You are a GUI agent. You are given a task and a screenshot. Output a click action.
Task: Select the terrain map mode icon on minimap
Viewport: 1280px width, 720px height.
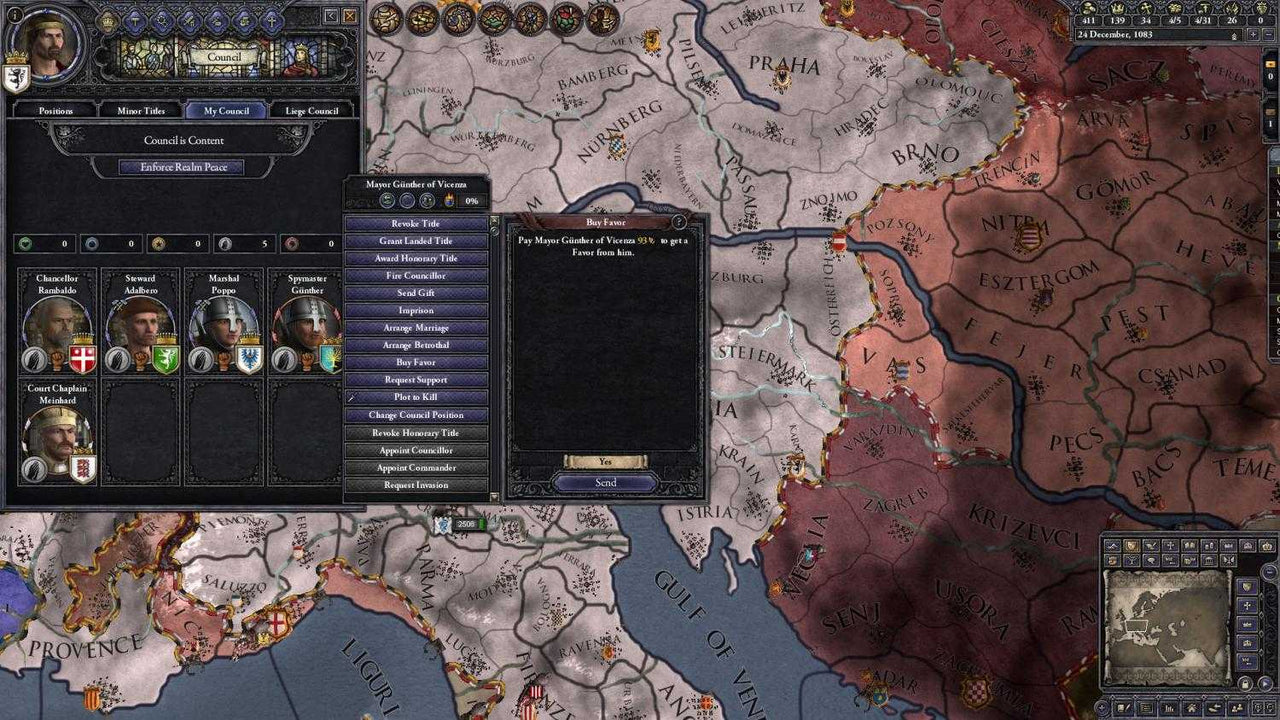[1112, 544]
